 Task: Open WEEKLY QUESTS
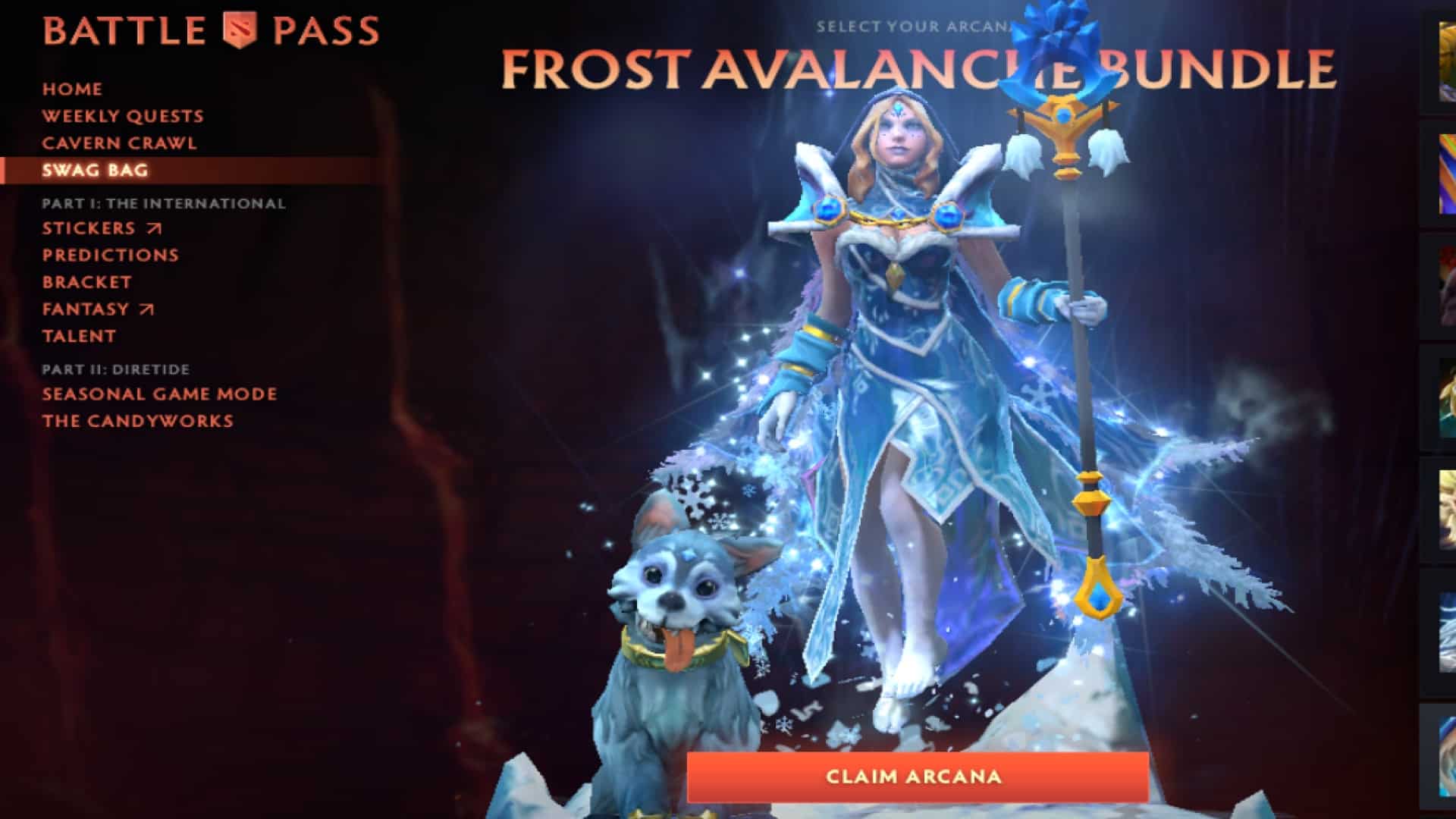(123, 116)
